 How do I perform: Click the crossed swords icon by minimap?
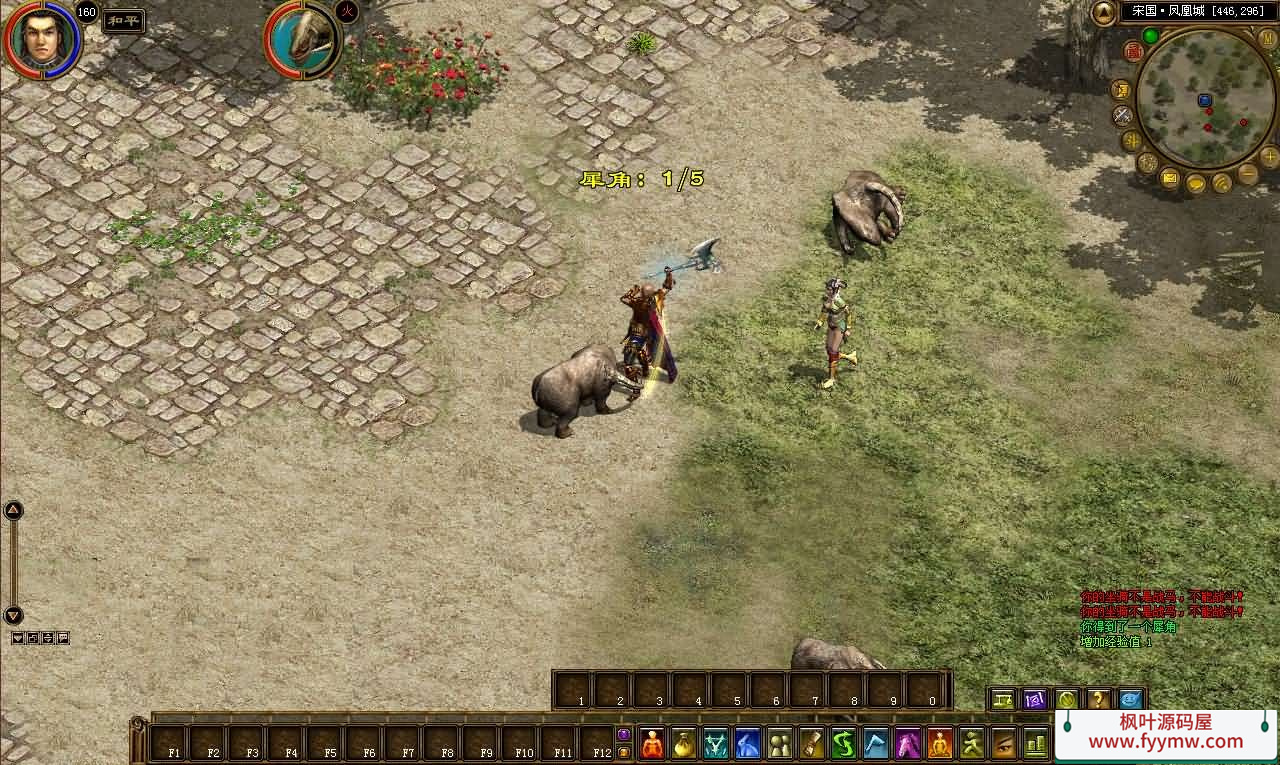point(1123,115)
